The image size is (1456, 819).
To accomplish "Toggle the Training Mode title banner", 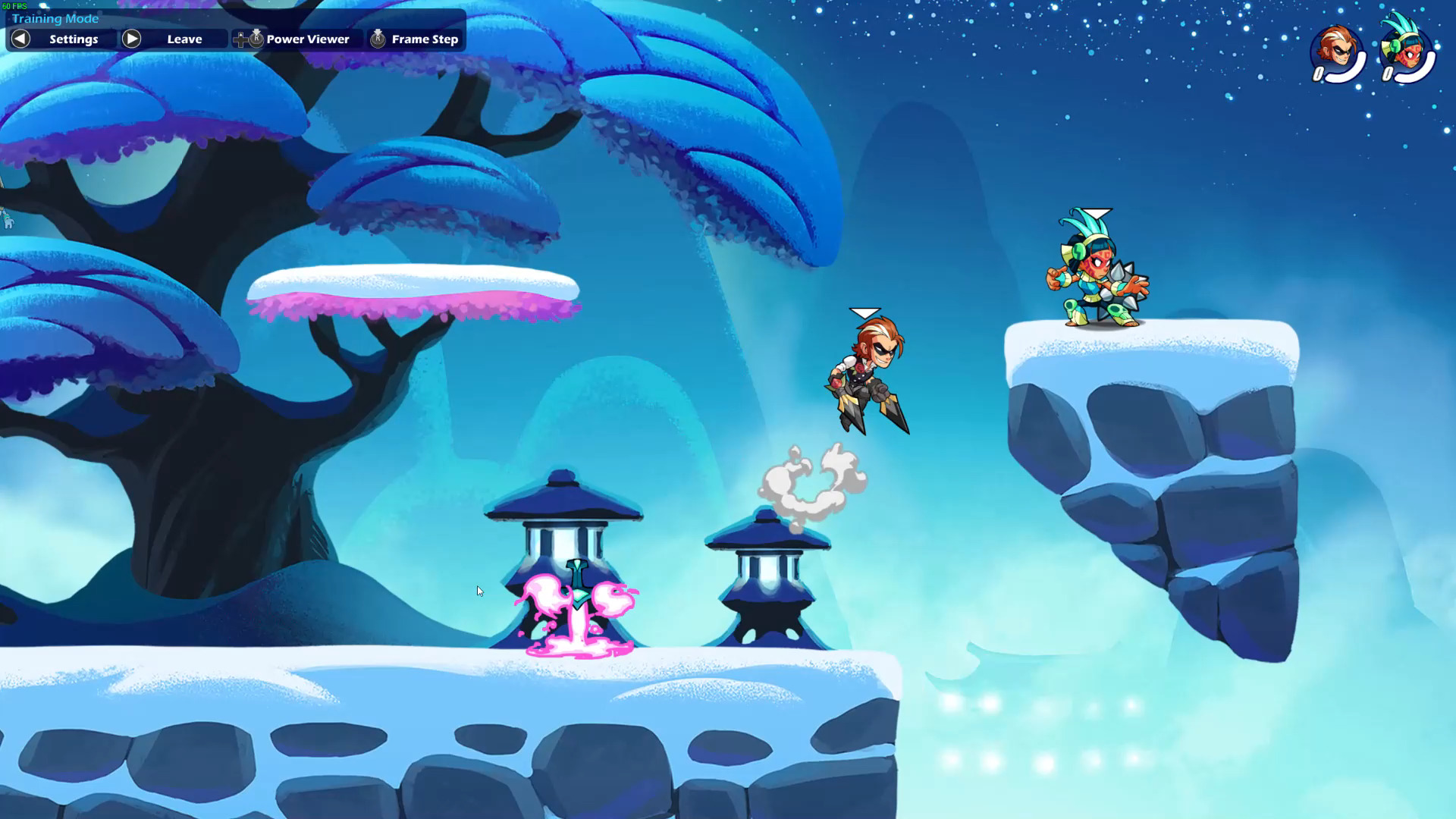I will click(x=57, y=18).
